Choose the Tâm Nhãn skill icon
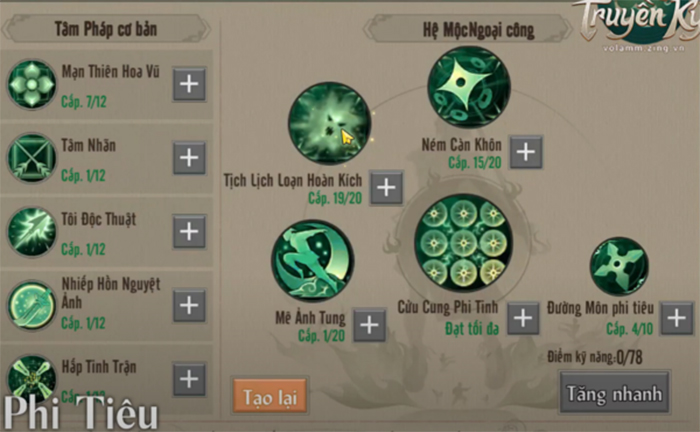700x432 pixels. 32,158
